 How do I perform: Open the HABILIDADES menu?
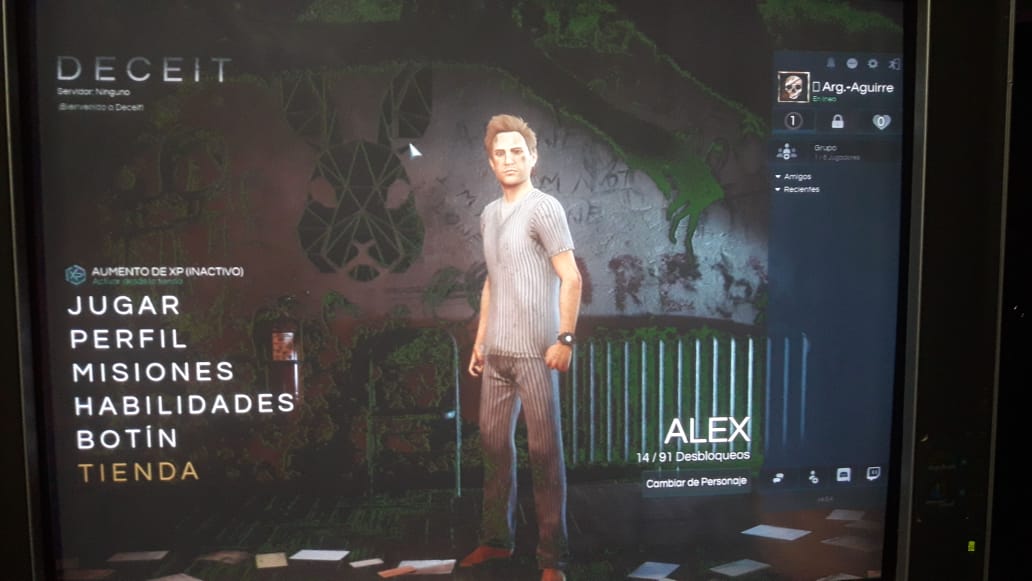click(184, 405)
